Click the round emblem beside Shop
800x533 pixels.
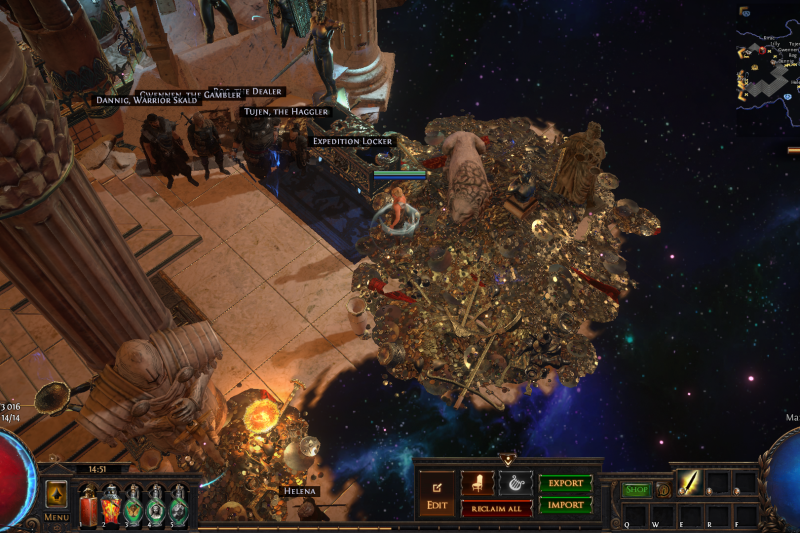(x=663, y=490)
